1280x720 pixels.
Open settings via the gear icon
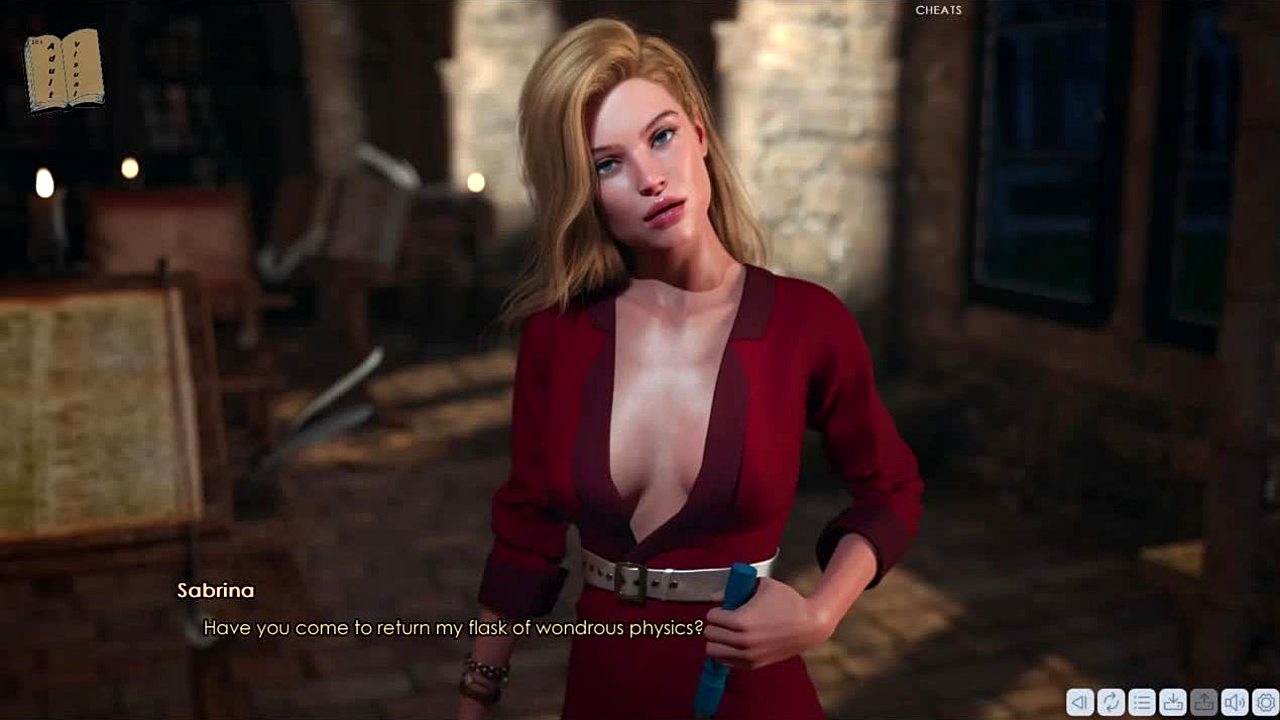[x=1265, y=703]
